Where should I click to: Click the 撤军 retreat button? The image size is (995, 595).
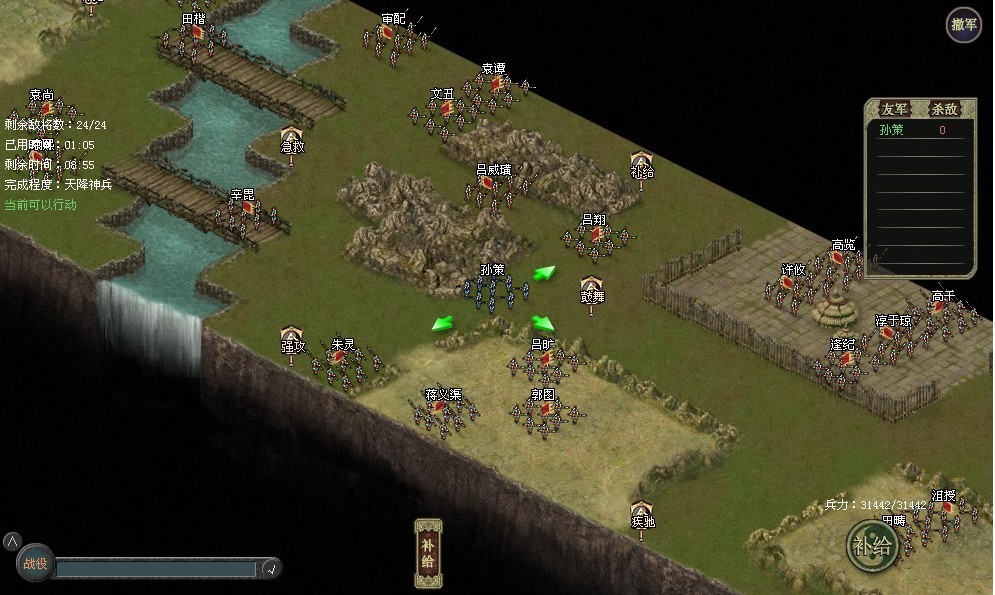tap(964, 25)
